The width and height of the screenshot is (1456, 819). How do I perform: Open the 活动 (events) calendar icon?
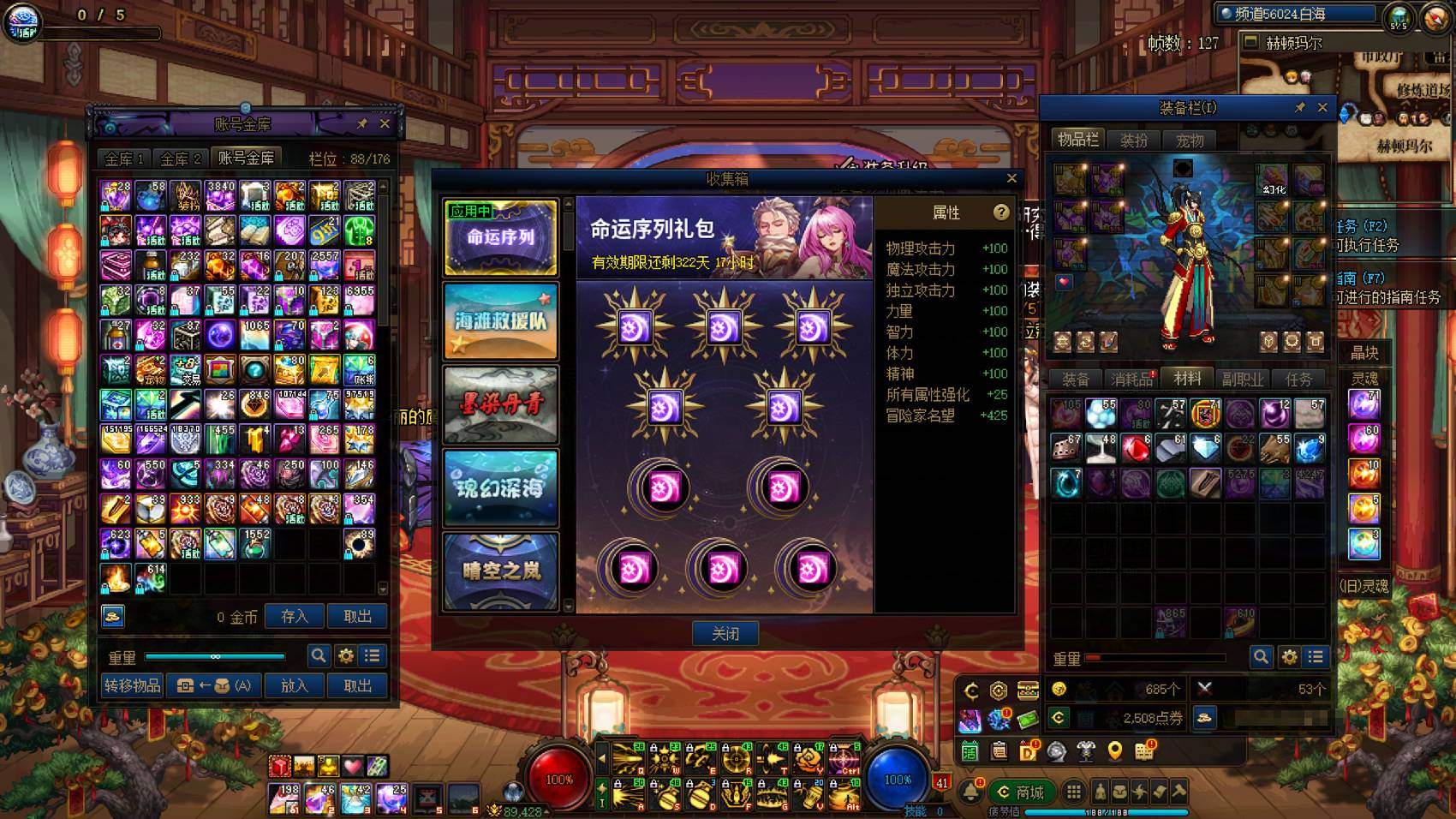click(970, 751)
